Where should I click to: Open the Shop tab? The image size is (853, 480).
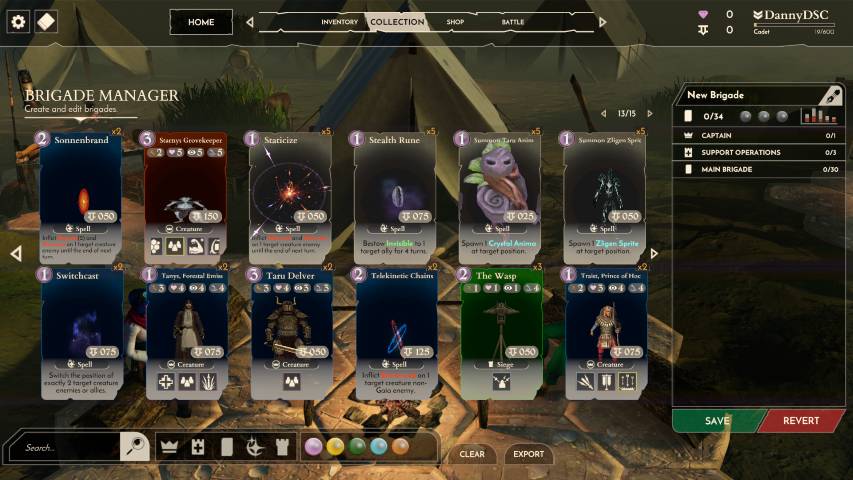click(455, 22)
